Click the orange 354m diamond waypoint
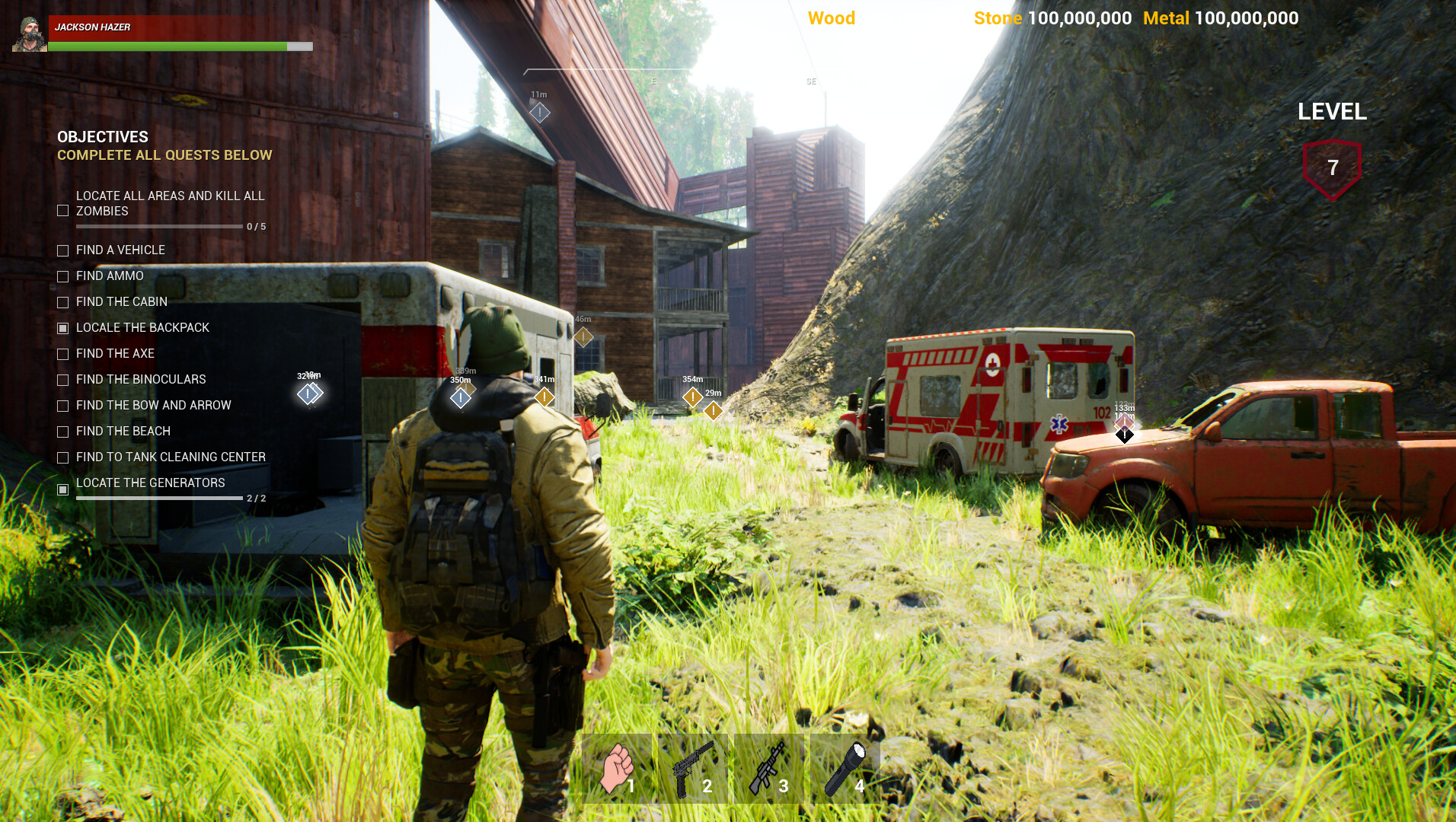1456x822 pixels. (693, 397)
